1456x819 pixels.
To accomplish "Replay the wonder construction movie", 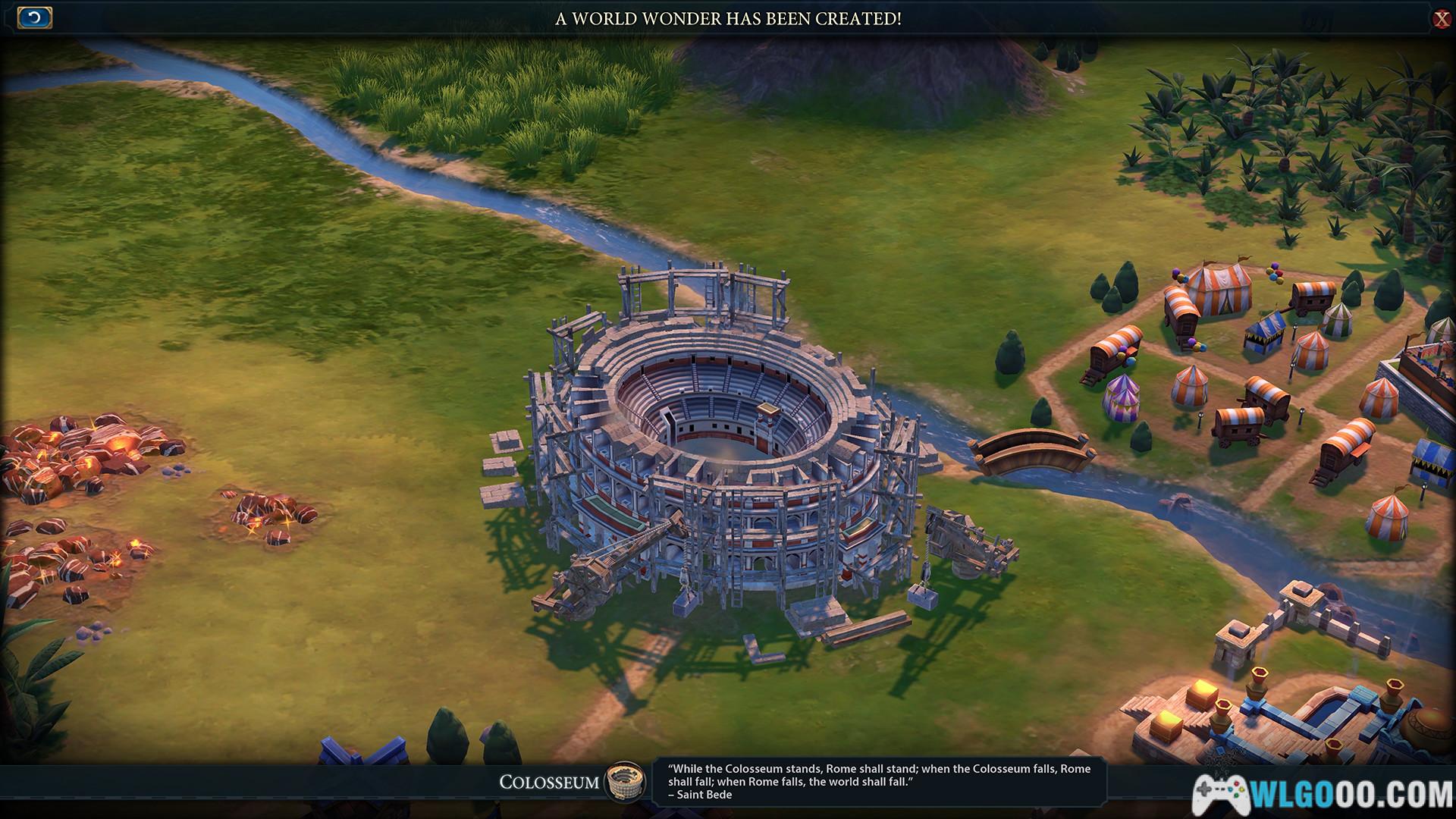I will tap(34, 17).
